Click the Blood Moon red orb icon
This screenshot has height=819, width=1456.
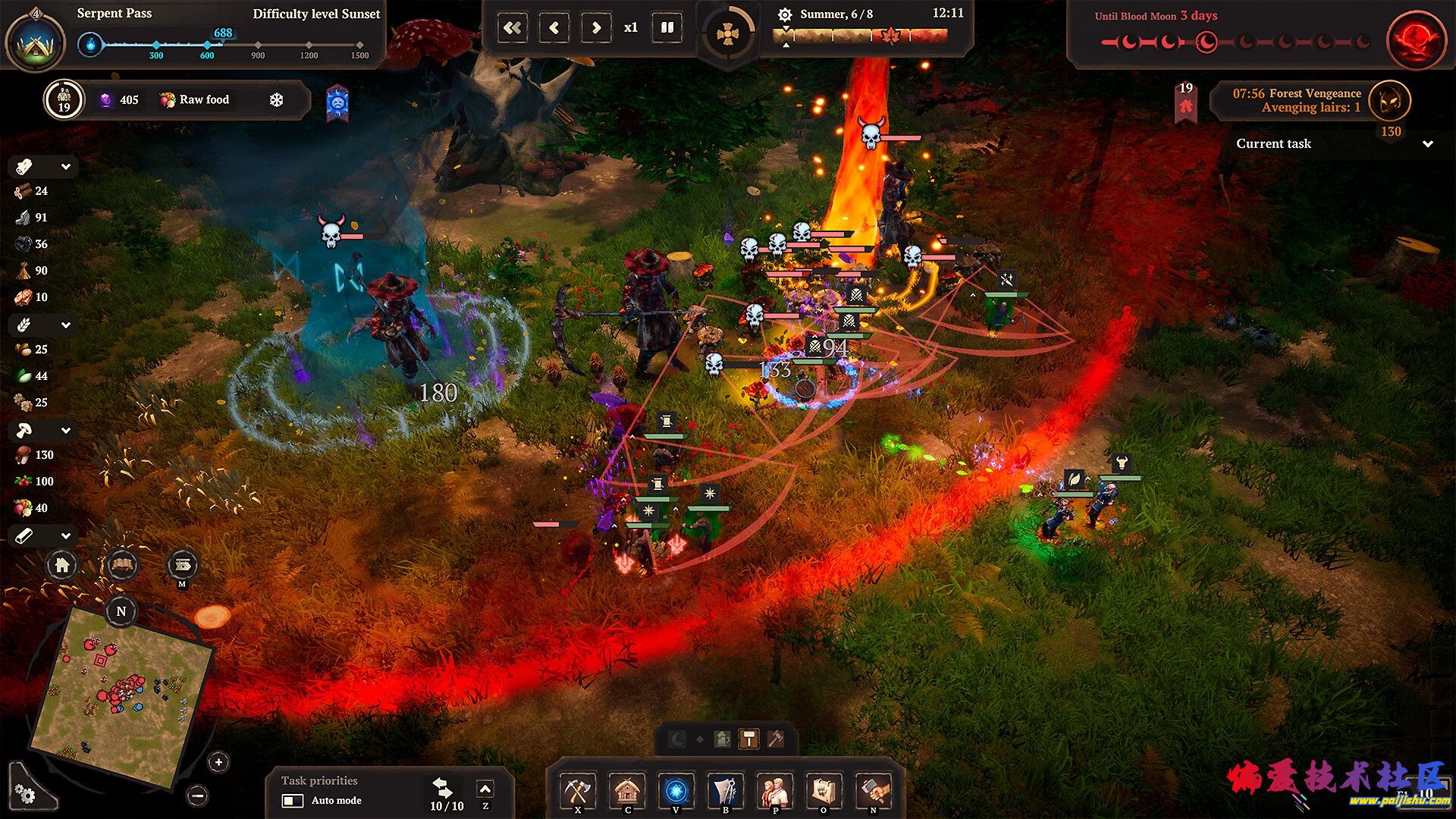pos(1414,39)
